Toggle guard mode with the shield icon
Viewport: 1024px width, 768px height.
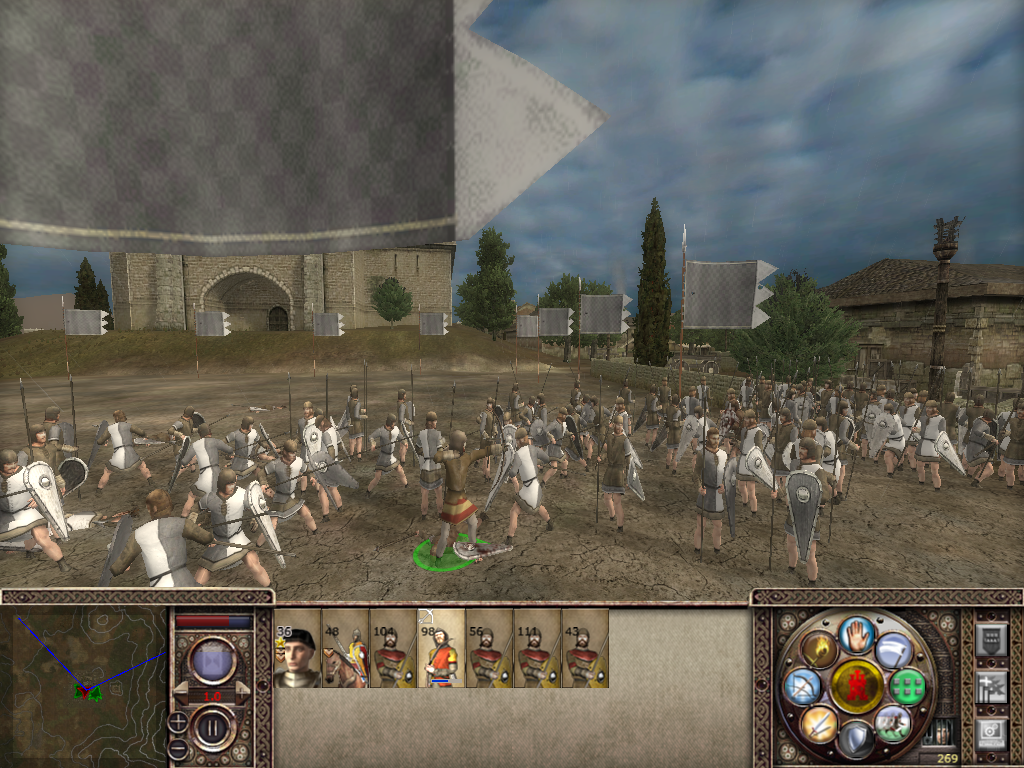[x=856, y=740]
